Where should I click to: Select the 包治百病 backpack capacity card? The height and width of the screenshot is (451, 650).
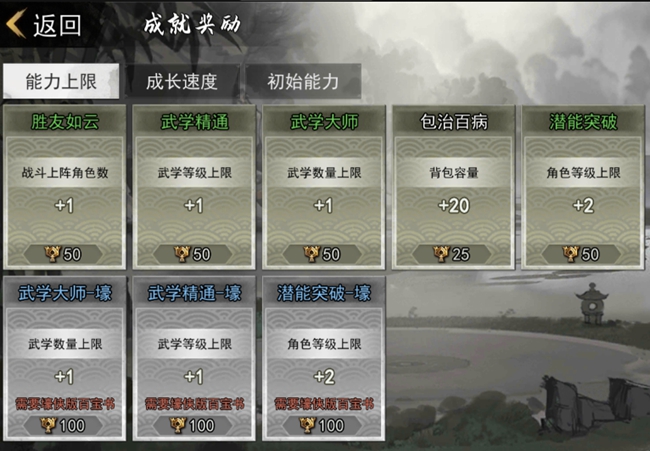coord(452,185)
